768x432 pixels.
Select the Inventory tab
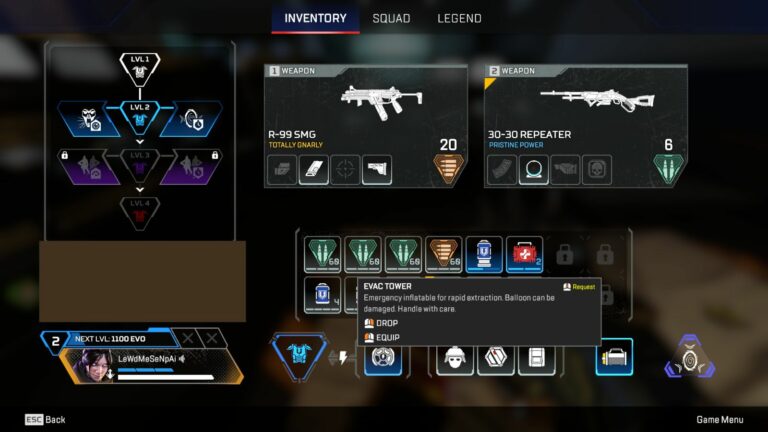(315, 18)
